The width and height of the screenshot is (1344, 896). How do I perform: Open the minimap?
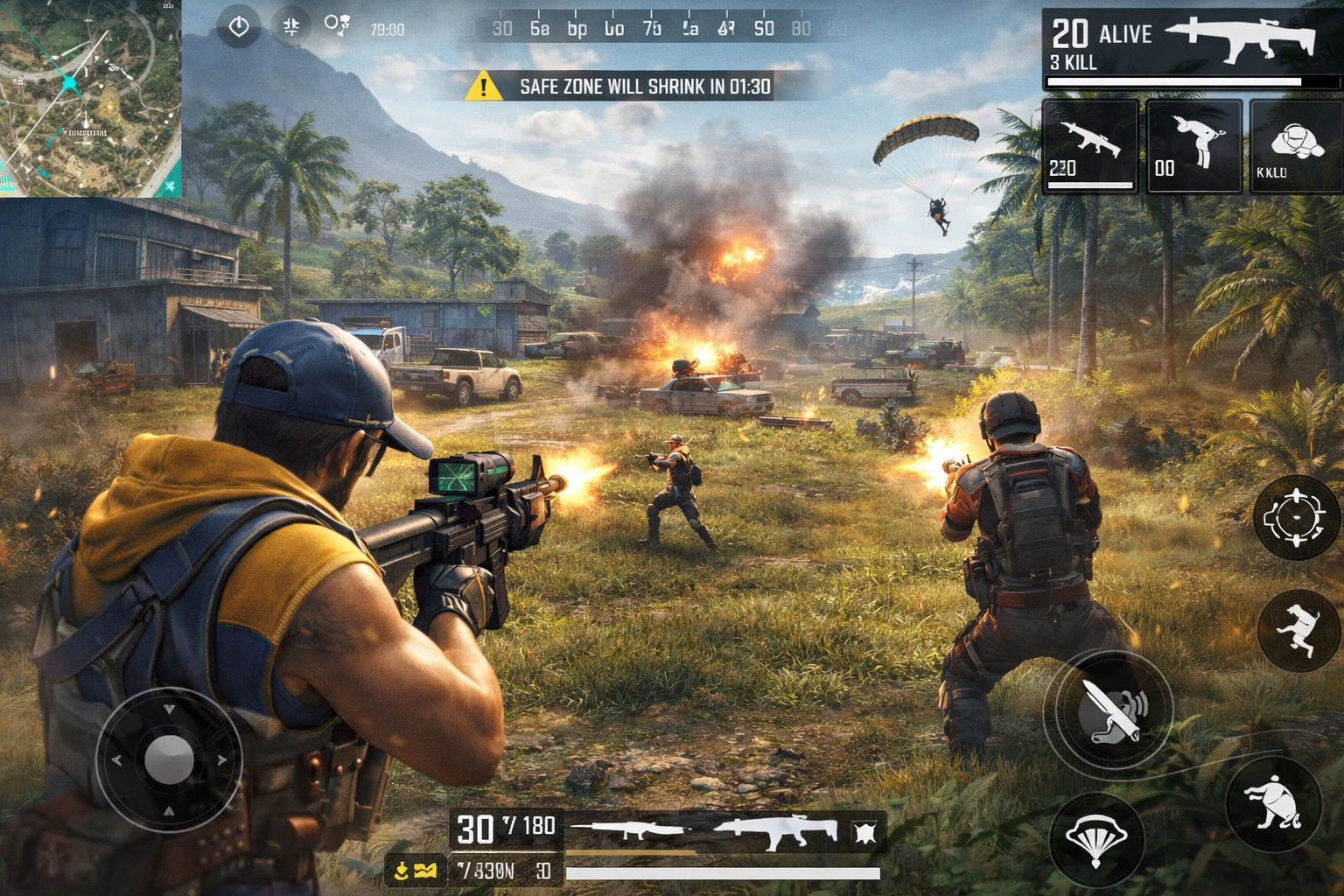pyautogui.click(x=90, y=98)
